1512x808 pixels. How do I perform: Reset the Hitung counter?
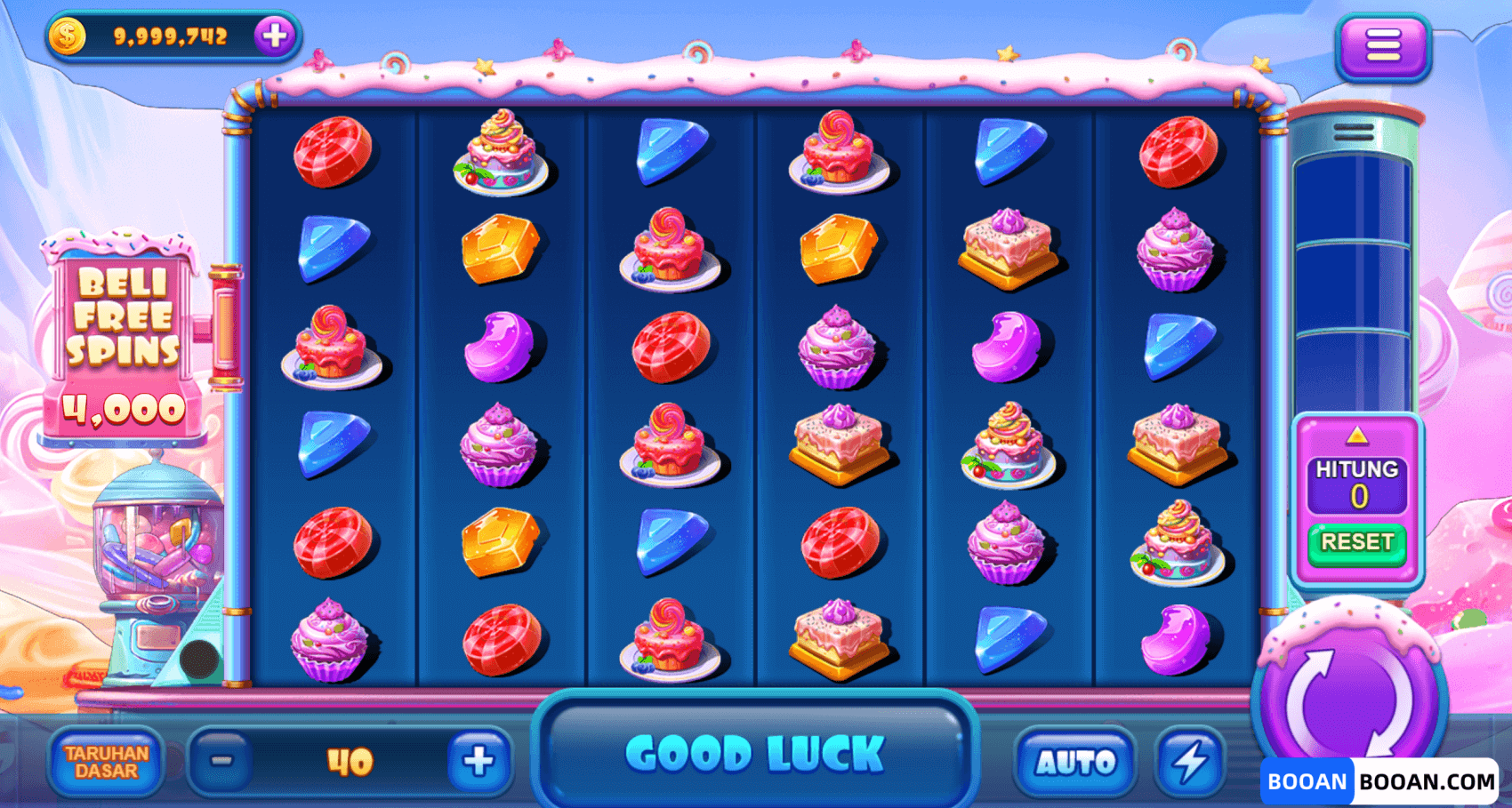click(x=1357, y=542)
